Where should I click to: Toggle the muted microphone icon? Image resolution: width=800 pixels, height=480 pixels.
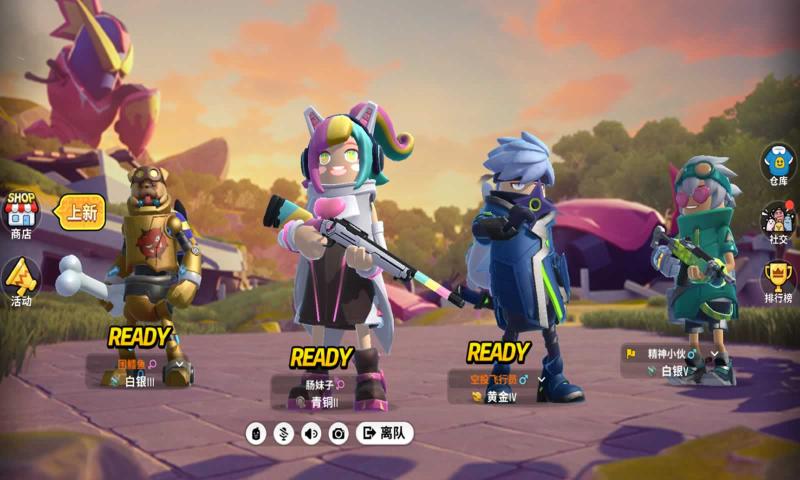point(283,433)
